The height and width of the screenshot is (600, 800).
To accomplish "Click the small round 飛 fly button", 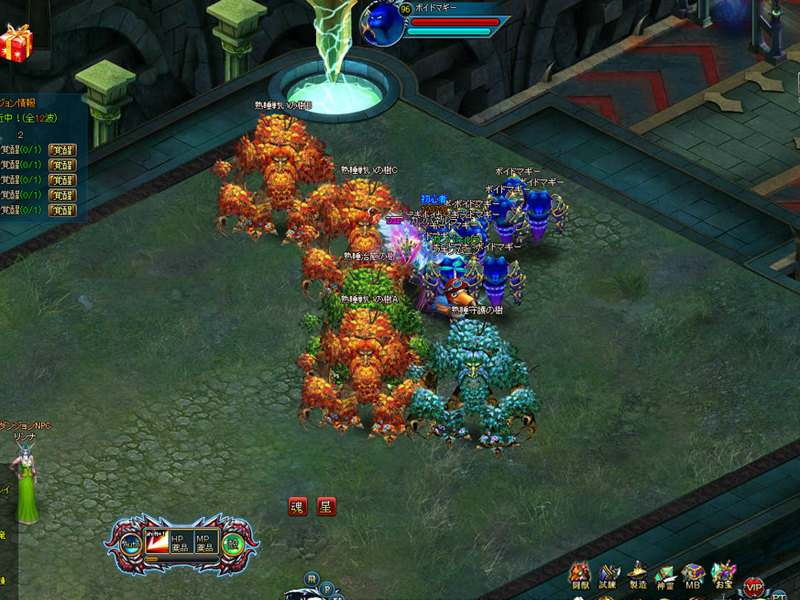I will 311,580.
